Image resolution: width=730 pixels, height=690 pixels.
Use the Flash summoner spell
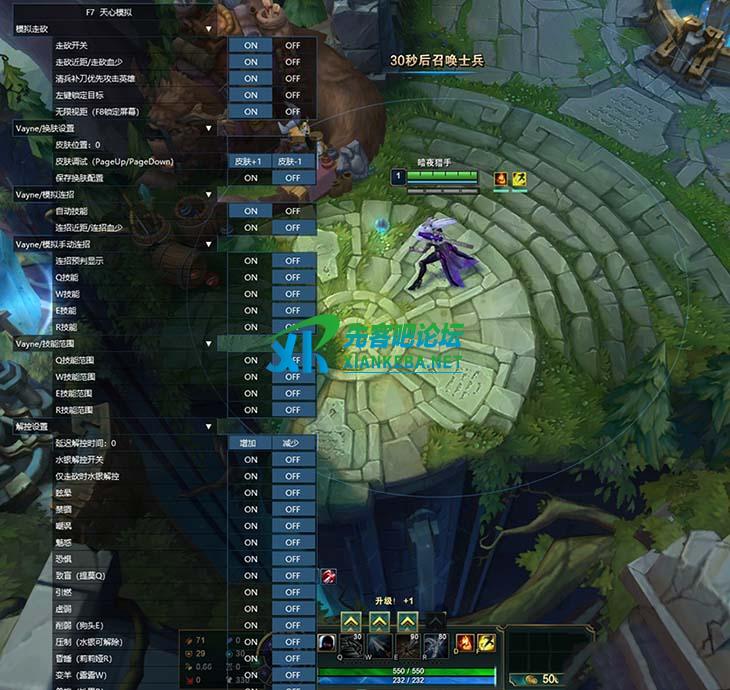(x=487, y=642)
